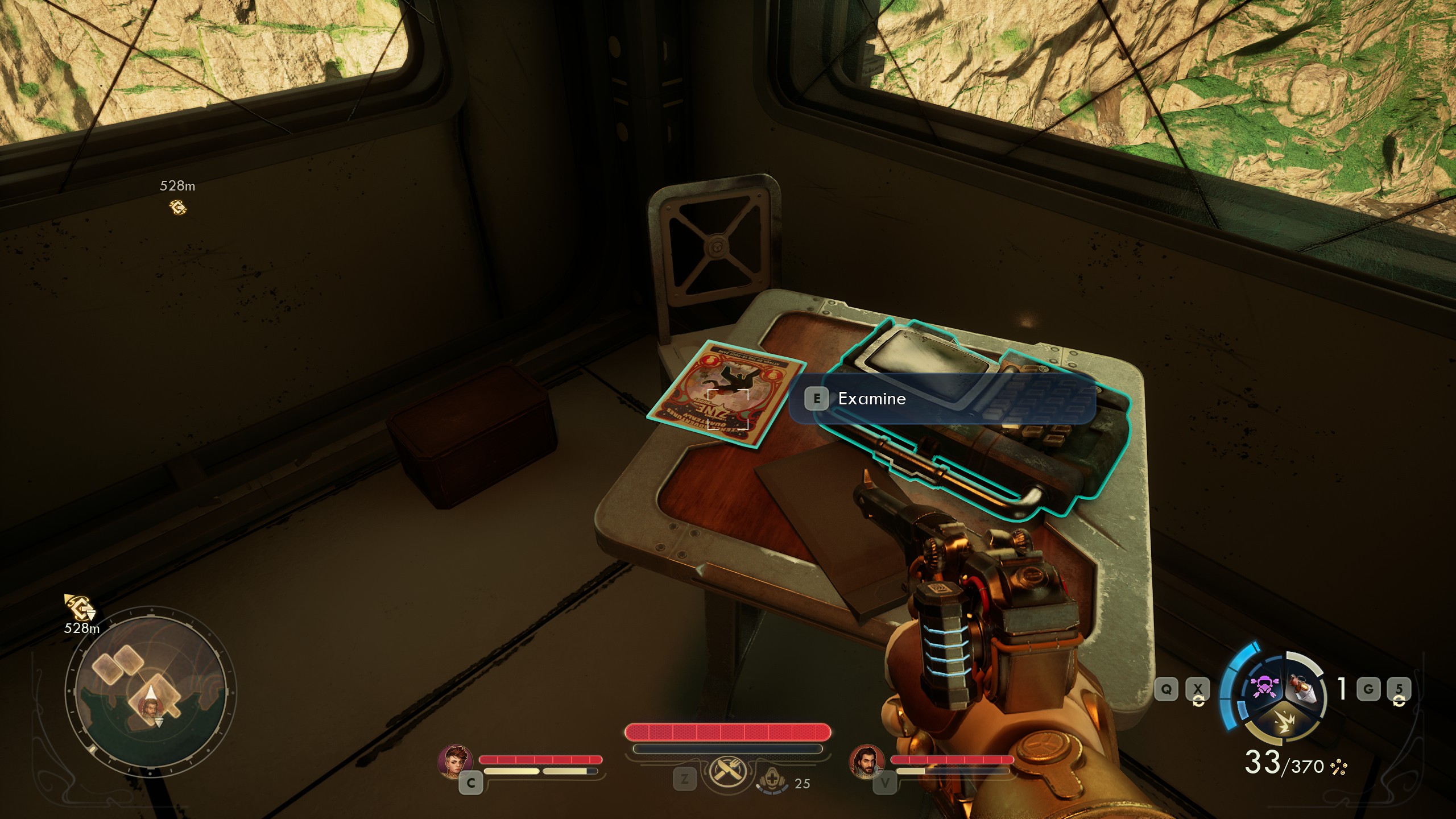Click the C key badge near the companion bar

tap(471, 783)
